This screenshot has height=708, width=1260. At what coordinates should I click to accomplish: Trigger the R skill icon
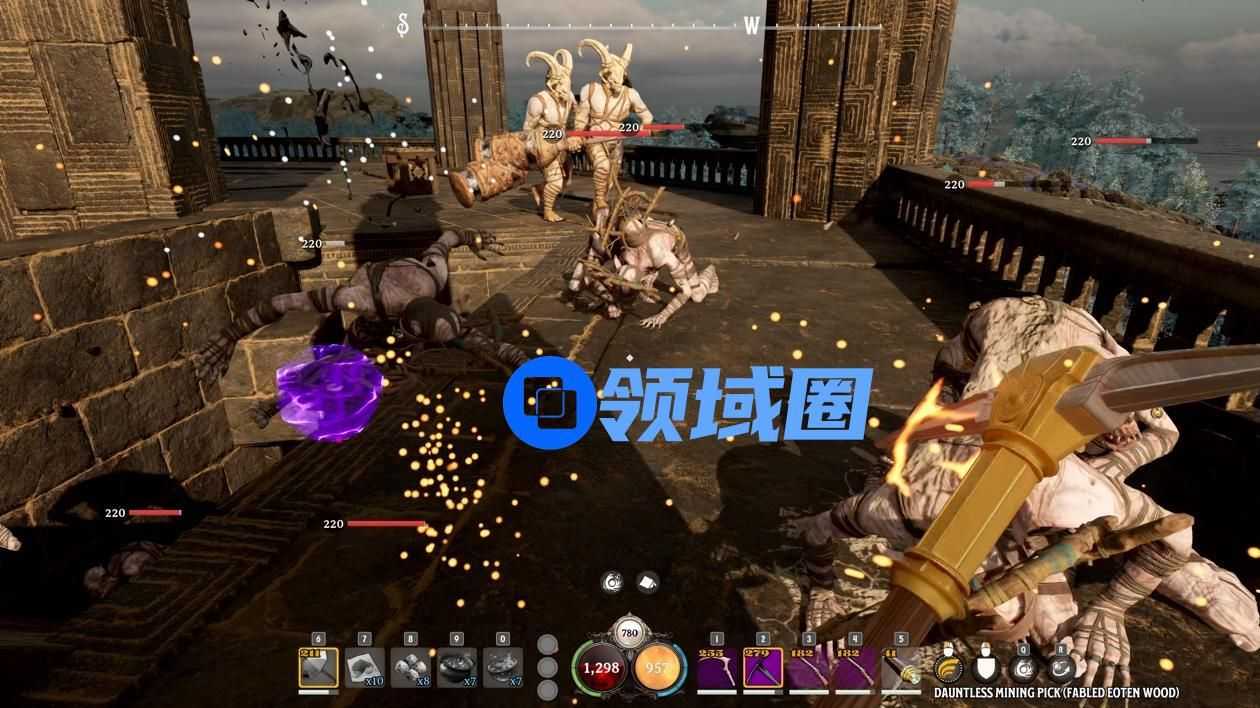[x=1060, y=667]
